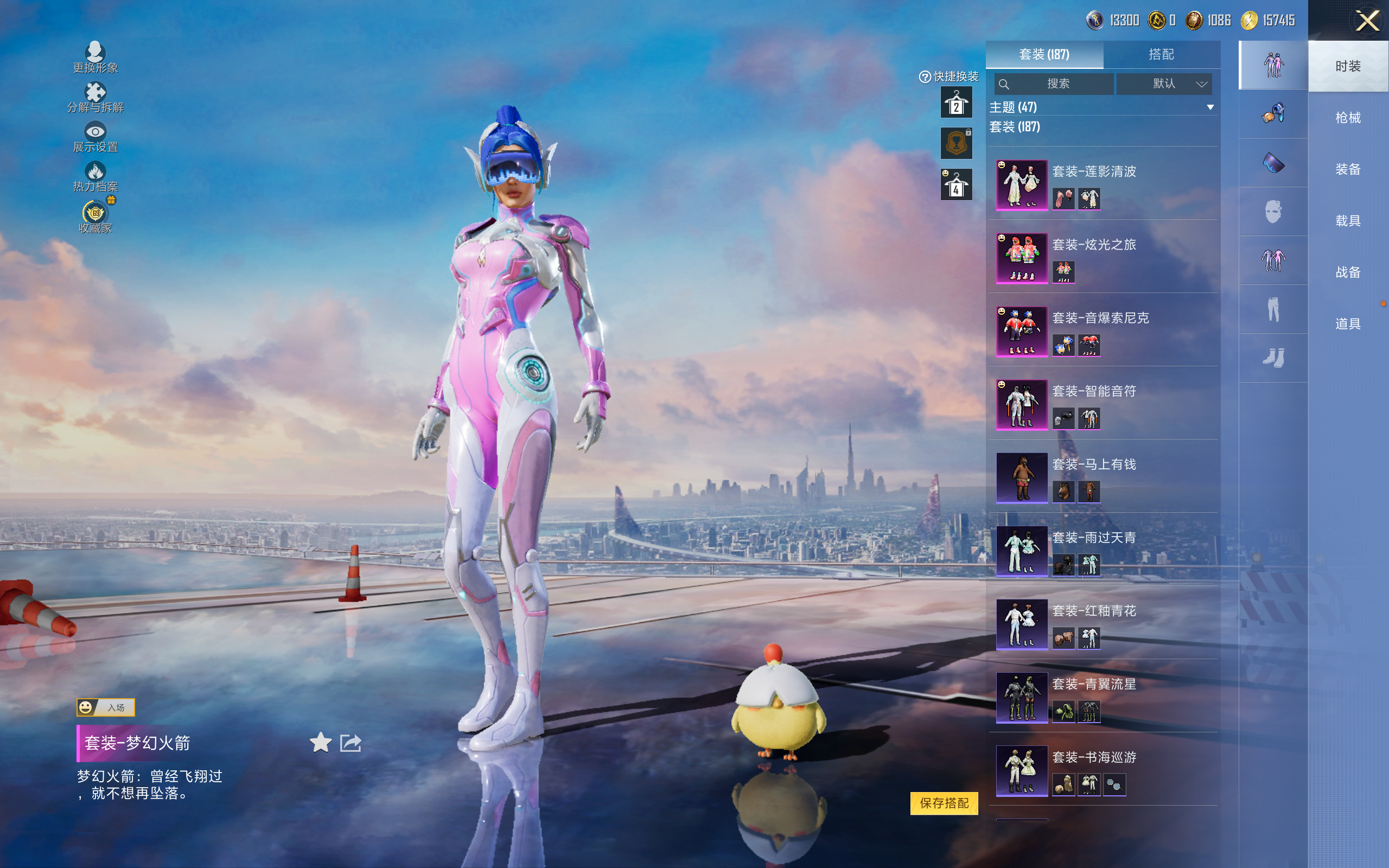Save the outfit with 保存搭配

(944, 803)
